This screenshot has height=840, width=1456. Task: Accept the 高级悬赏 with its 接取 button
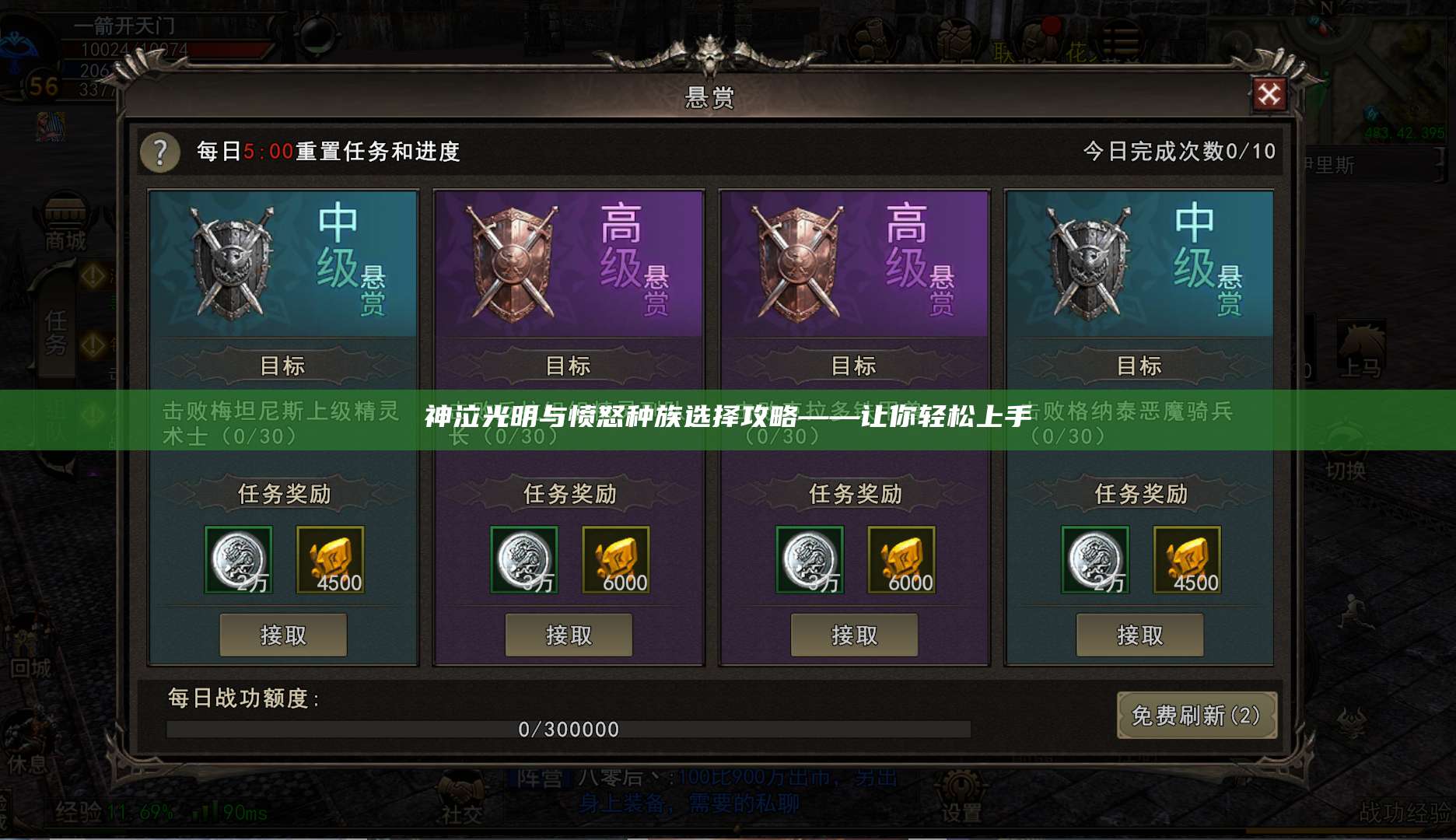[x=569, y=635]
